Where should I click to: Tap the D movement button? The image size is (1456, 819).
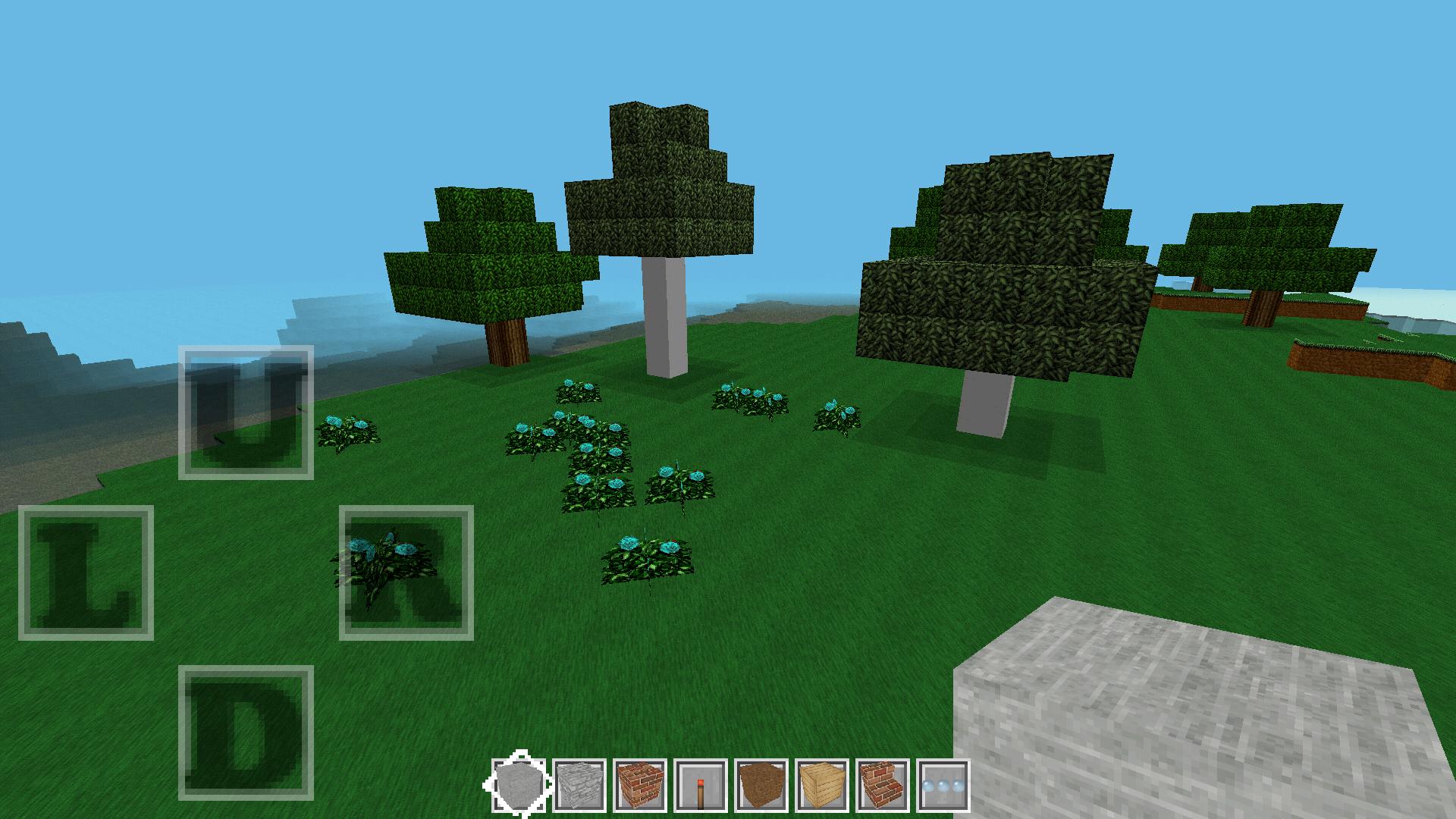(x=246, y=733)
